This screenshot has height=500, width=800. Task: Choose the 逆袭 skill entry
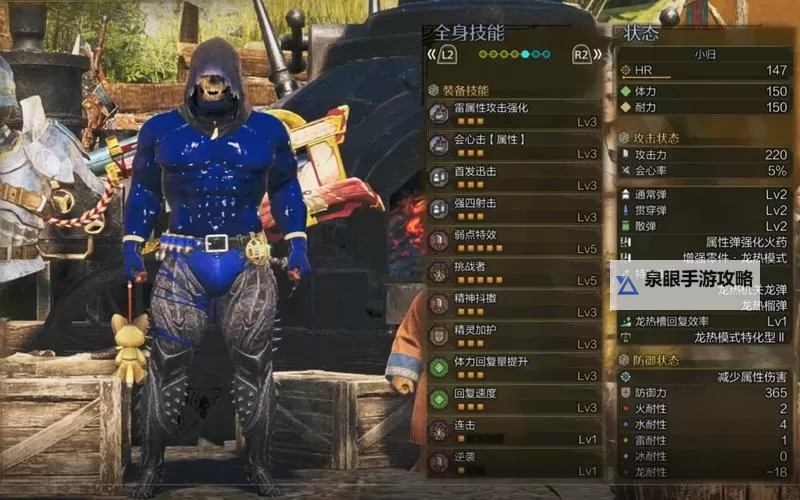tap(514, 463)
